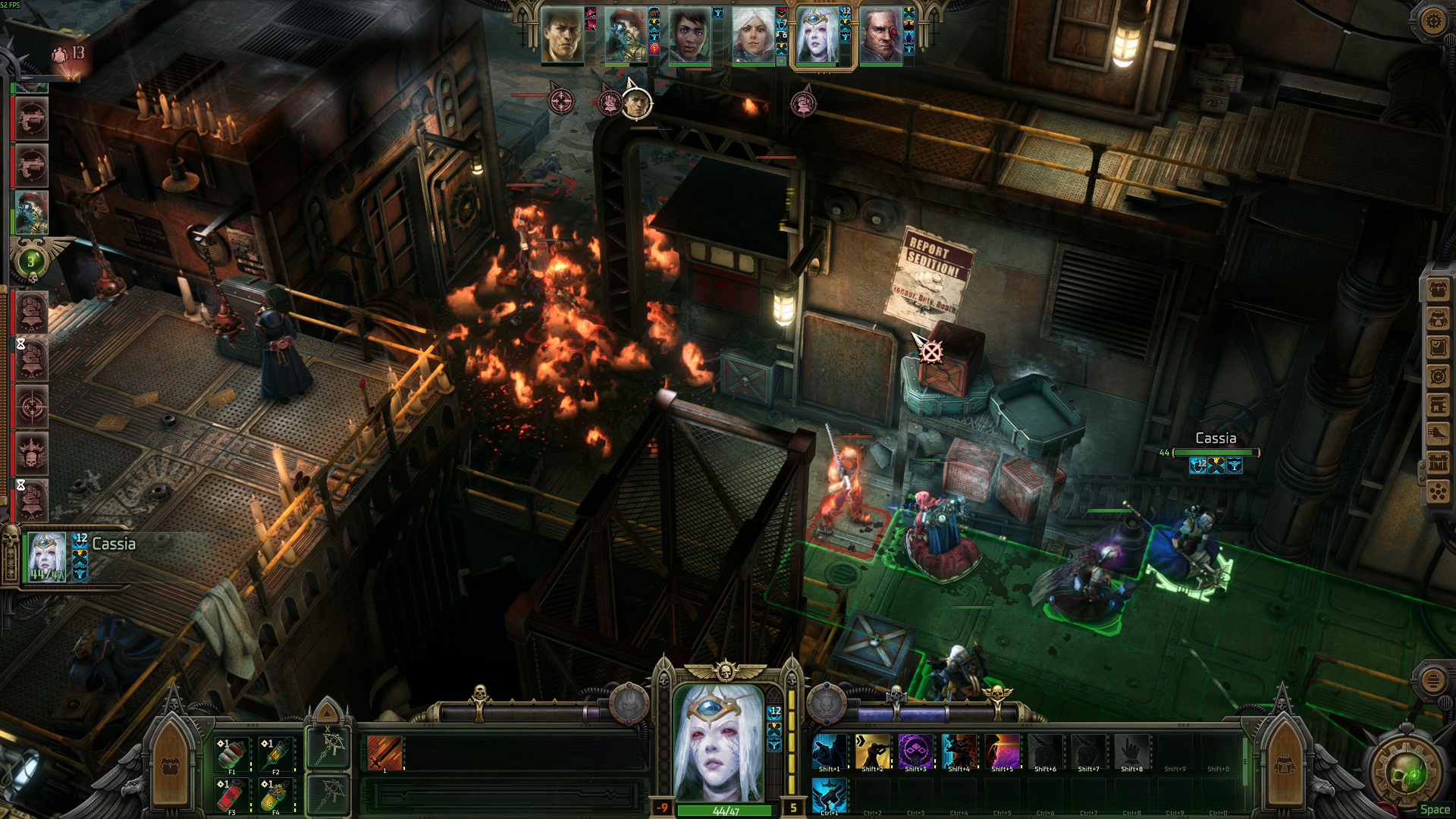Trigger the Ctrl+1 blue ability
This screenshot has width=1456, height=819.
click(x=829, y=795)
